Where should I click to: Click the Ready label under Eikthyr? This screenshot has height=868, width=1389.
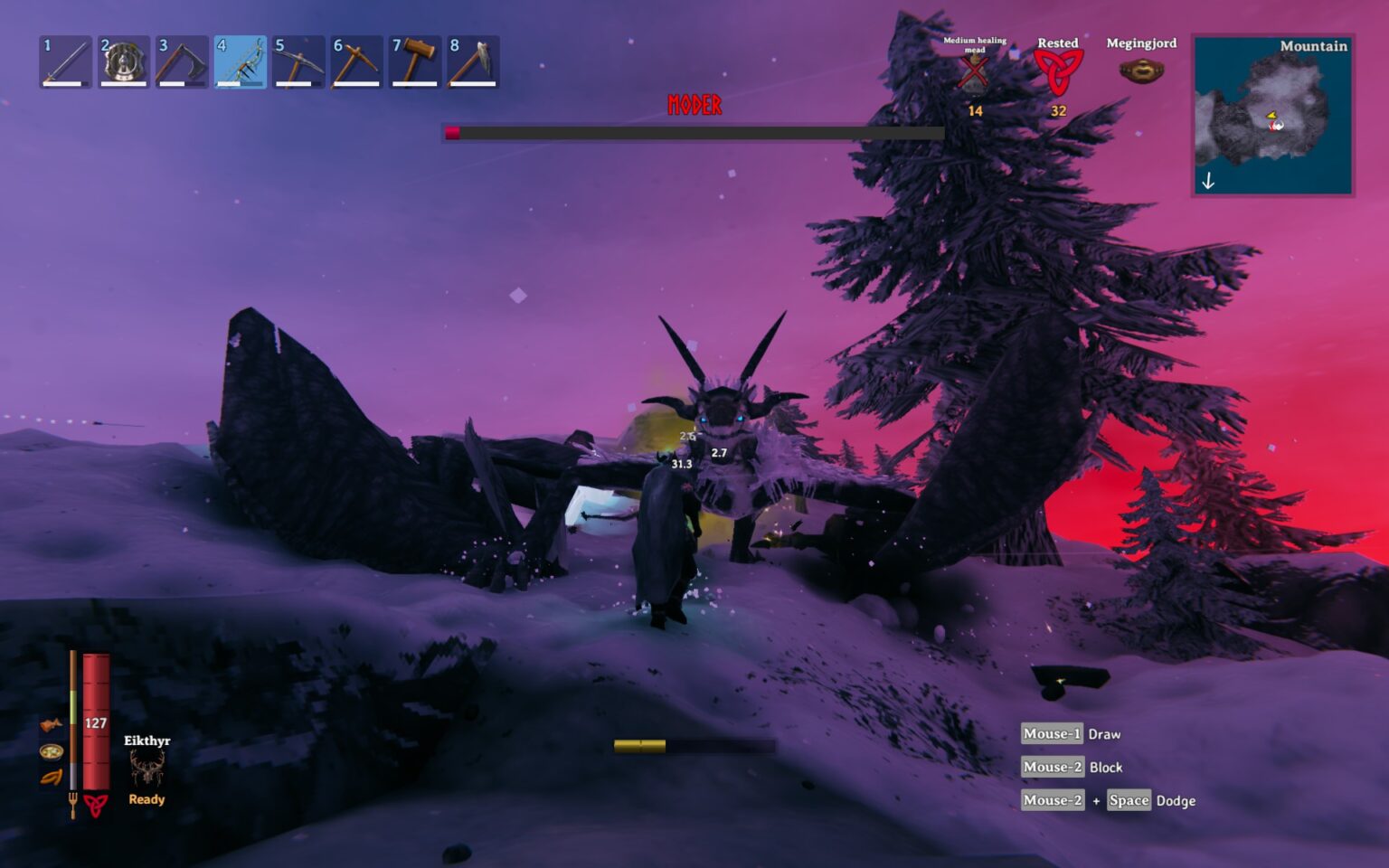click(x=146, y=799)
